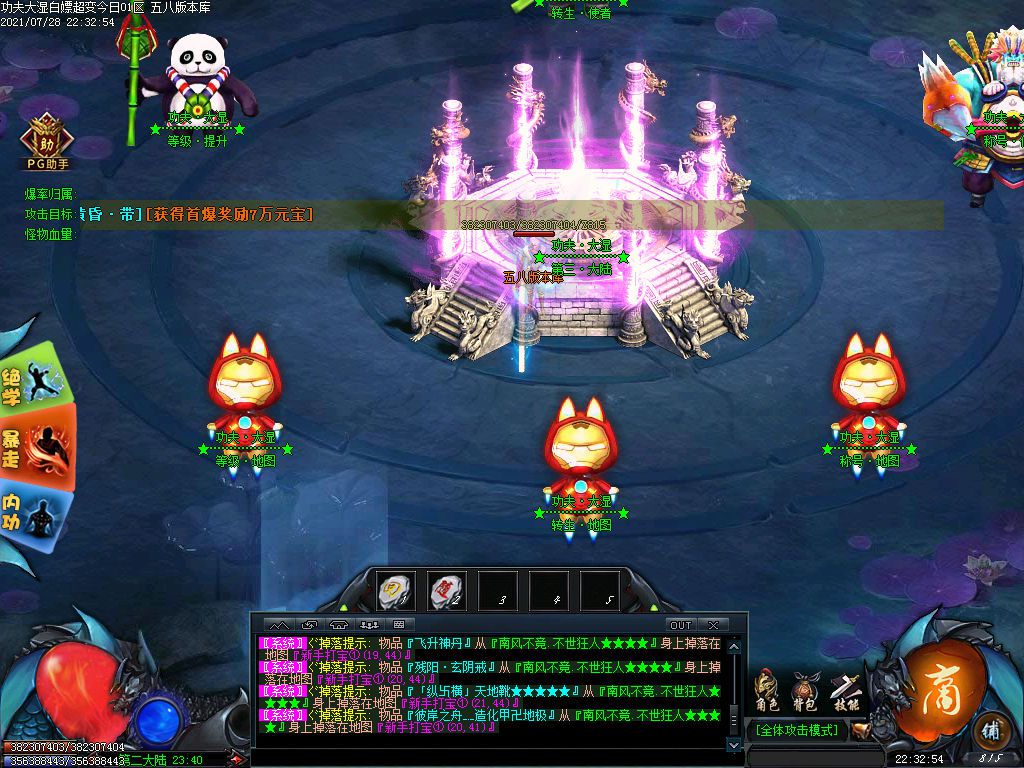Use the stone item in hotbar slot 1
The width and height of the screenshot is (1024, 768).
pyautogui.click(x=394, y=591)
